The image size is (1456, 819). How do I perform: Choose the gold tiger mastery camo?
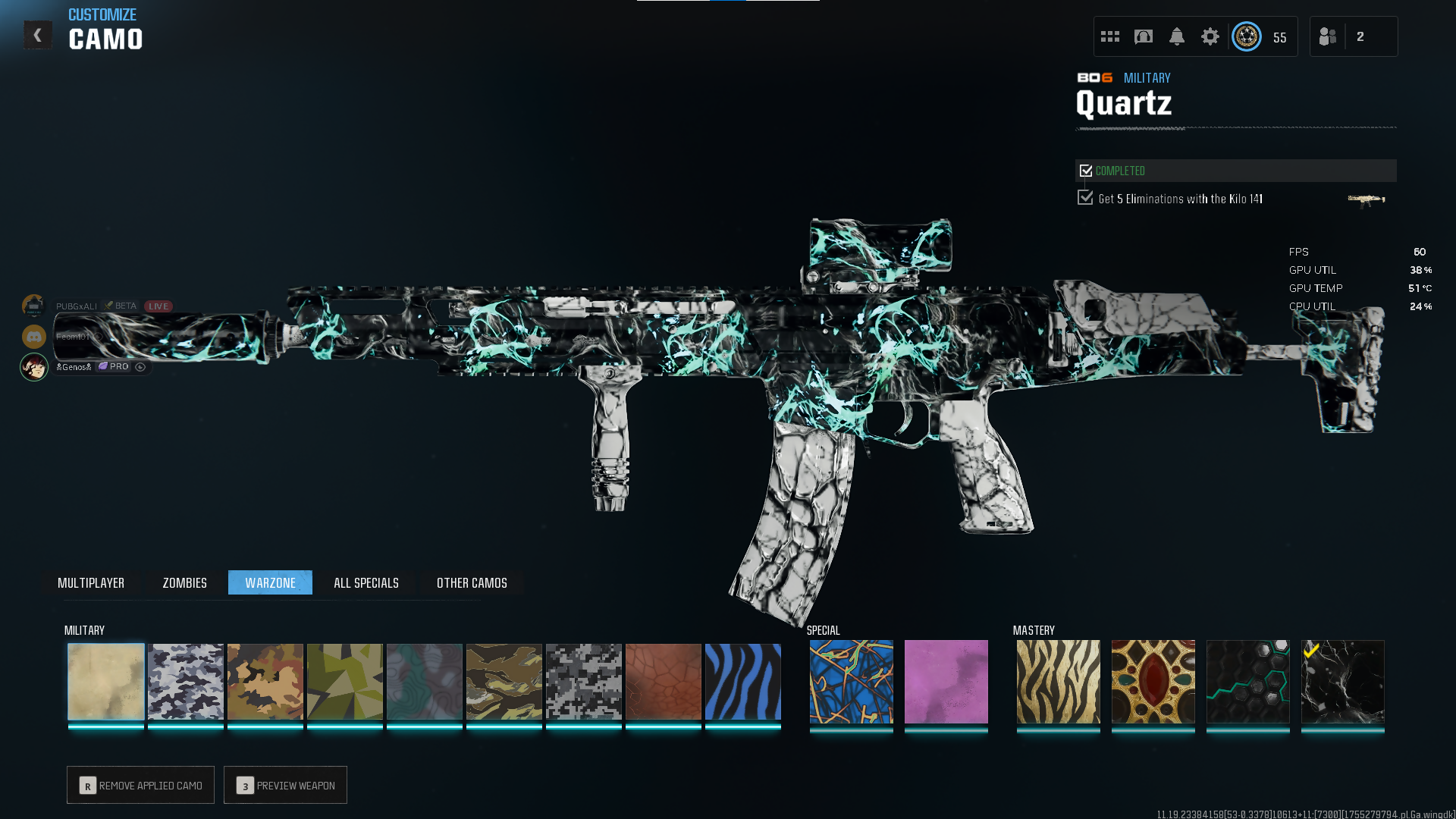pos(1059,682)
